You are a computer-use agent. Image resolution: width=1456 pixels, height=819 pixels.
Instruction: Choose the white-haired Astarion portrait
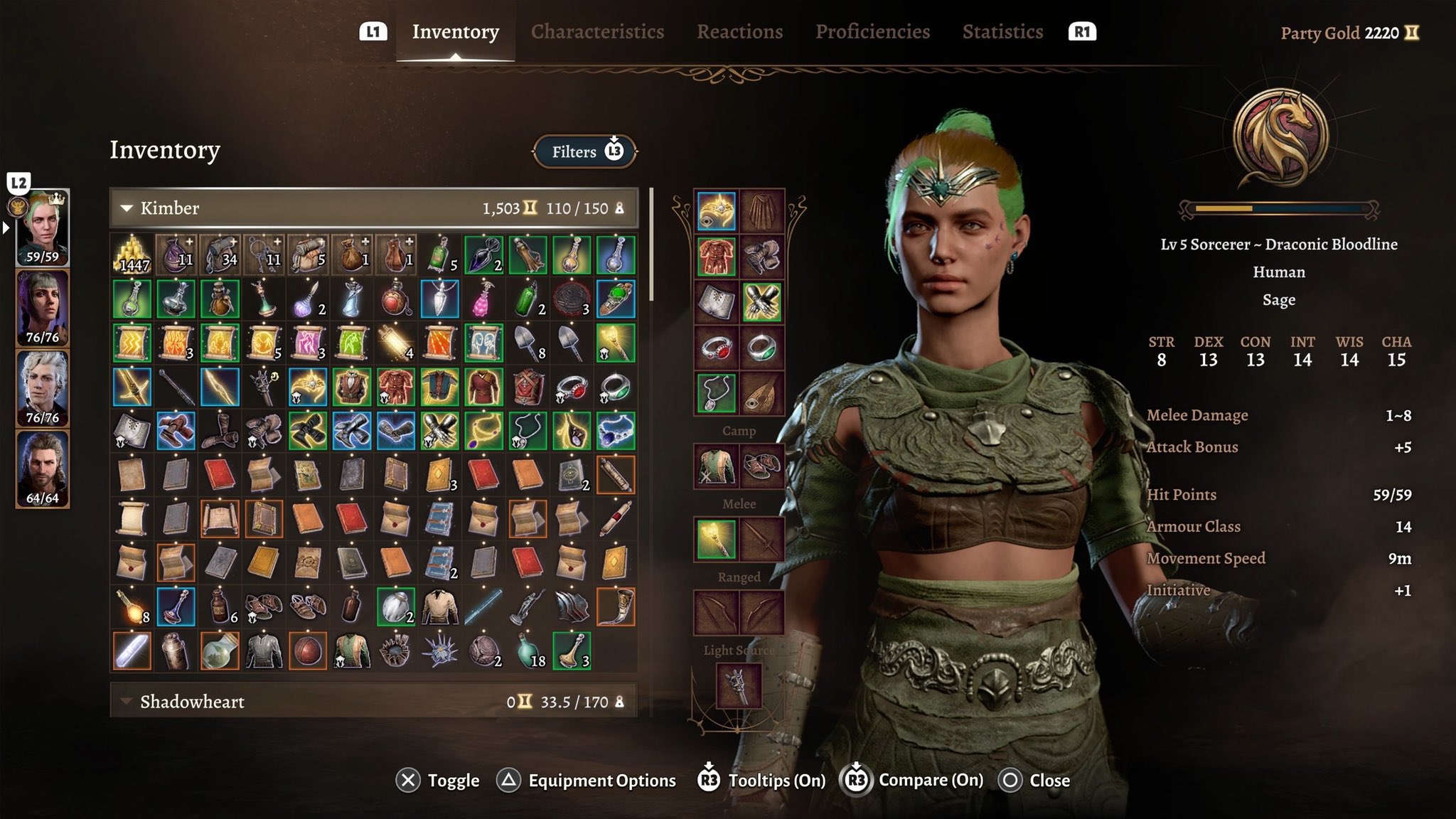pyautogui.click(x=43, y=389)
